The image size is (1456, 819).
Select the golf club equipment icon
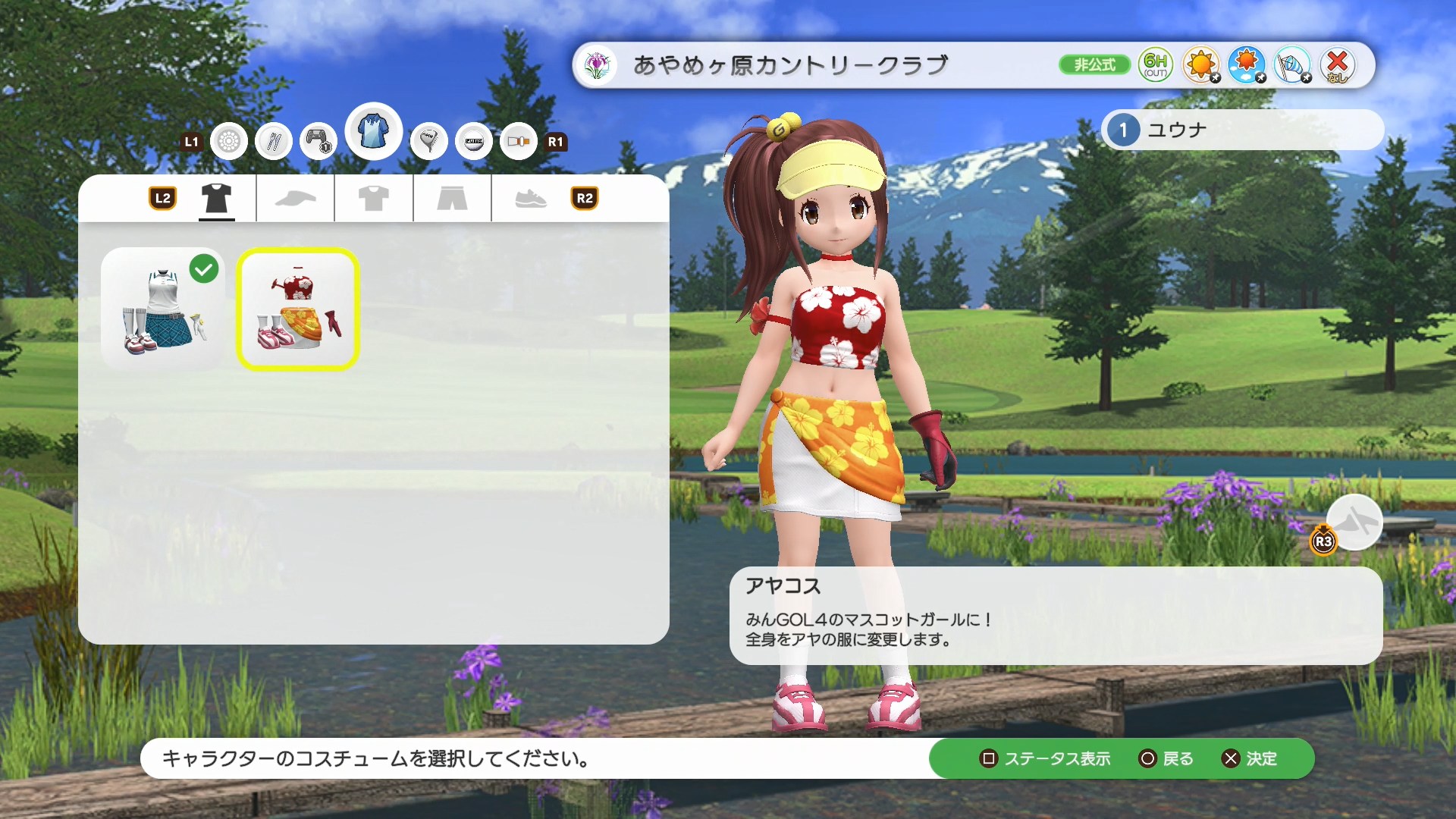(429, 140)
